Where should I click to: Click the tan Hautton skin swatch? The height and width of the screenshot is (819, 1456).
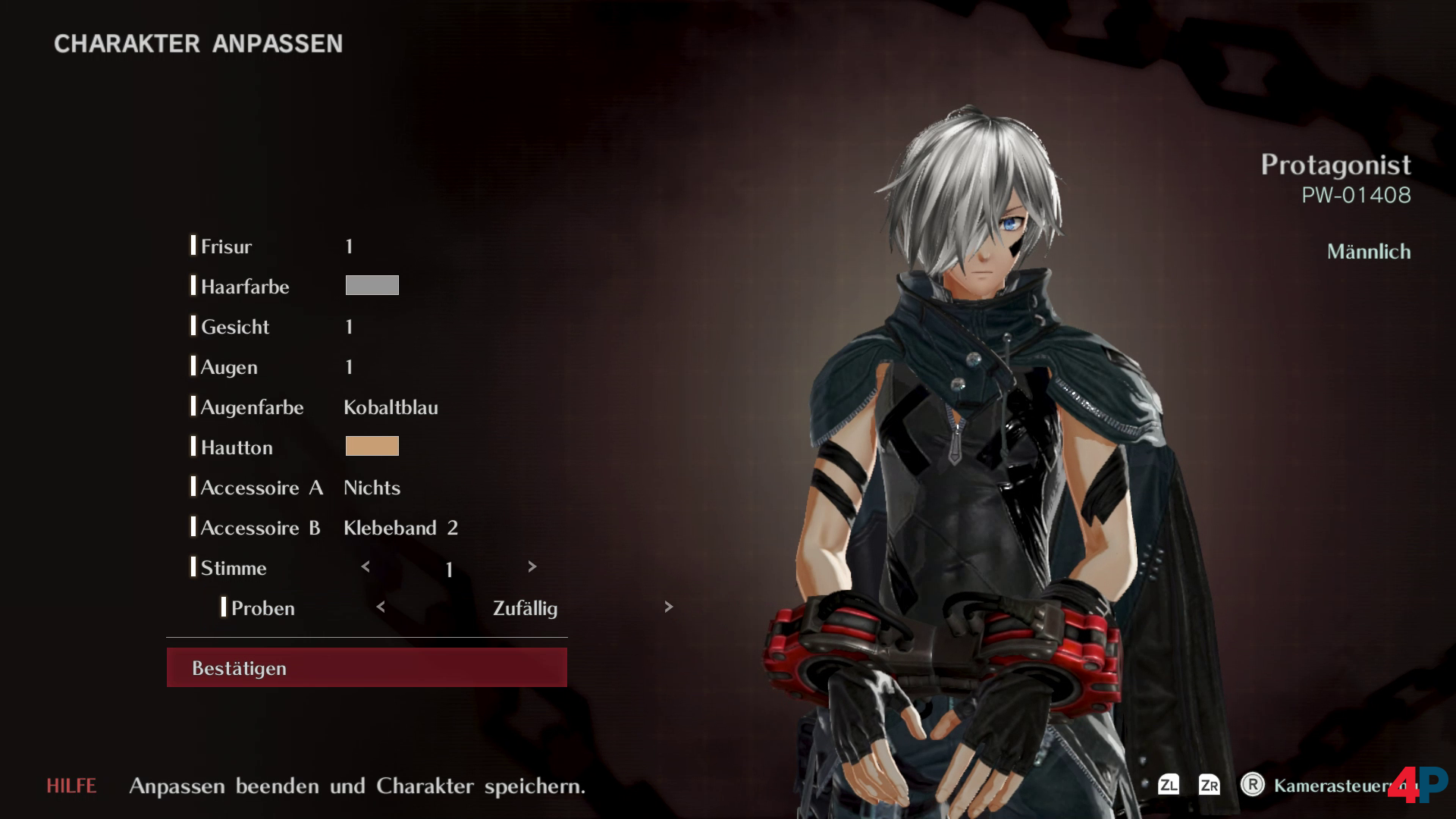click(x=372, y=446)
